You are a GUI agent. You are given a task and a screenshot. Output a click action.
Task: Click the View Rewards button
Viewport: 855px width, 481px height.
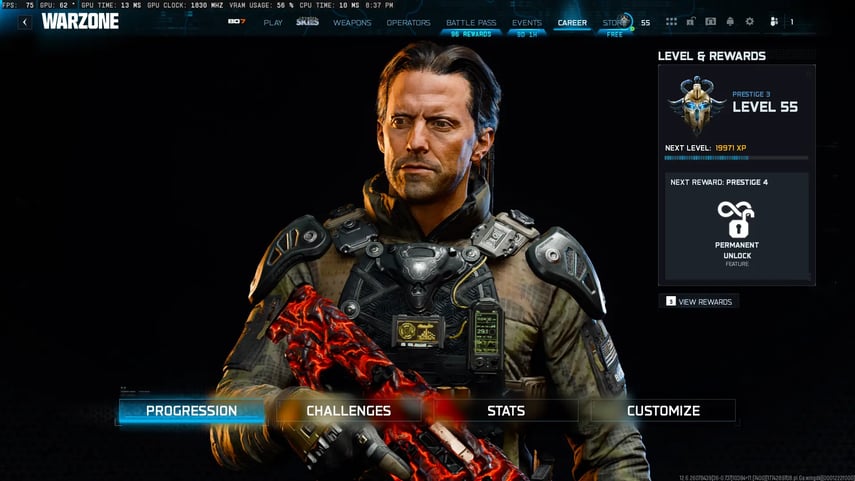(700, 301)
